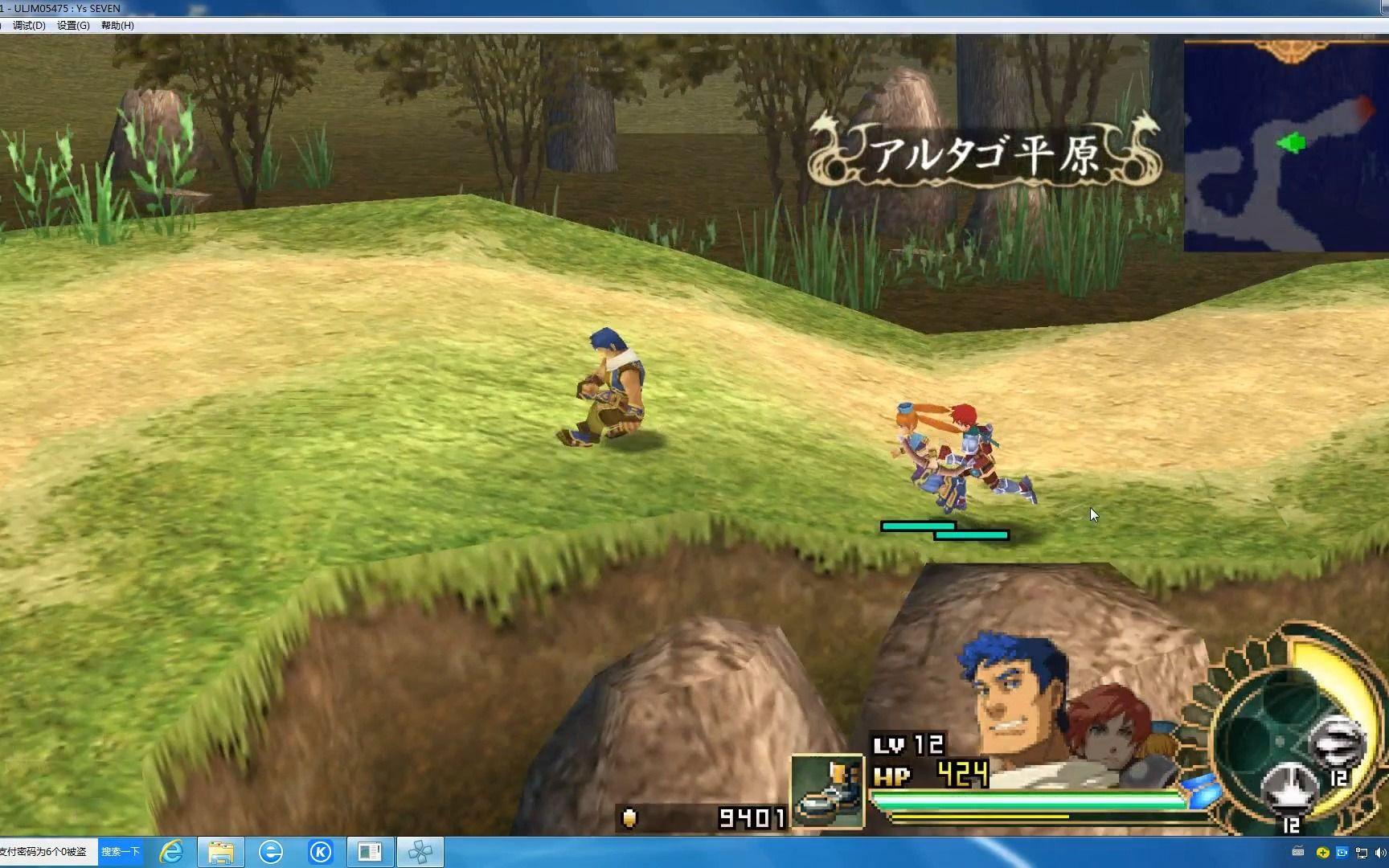Open the antivirus green-plus tray icon

[x=1322, y=852]
